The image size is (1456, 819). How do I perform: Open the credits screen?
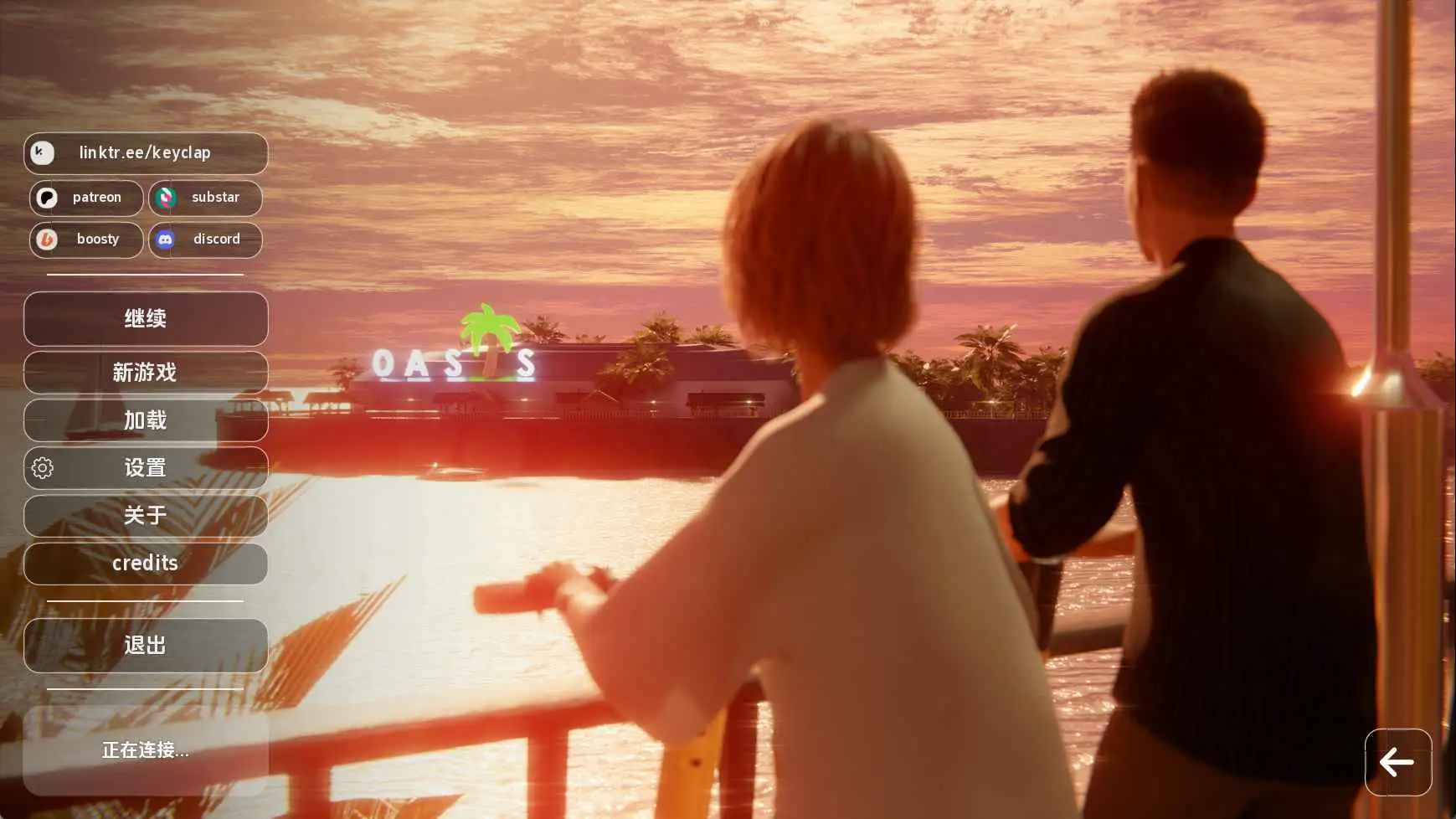(x=146, y=563)
